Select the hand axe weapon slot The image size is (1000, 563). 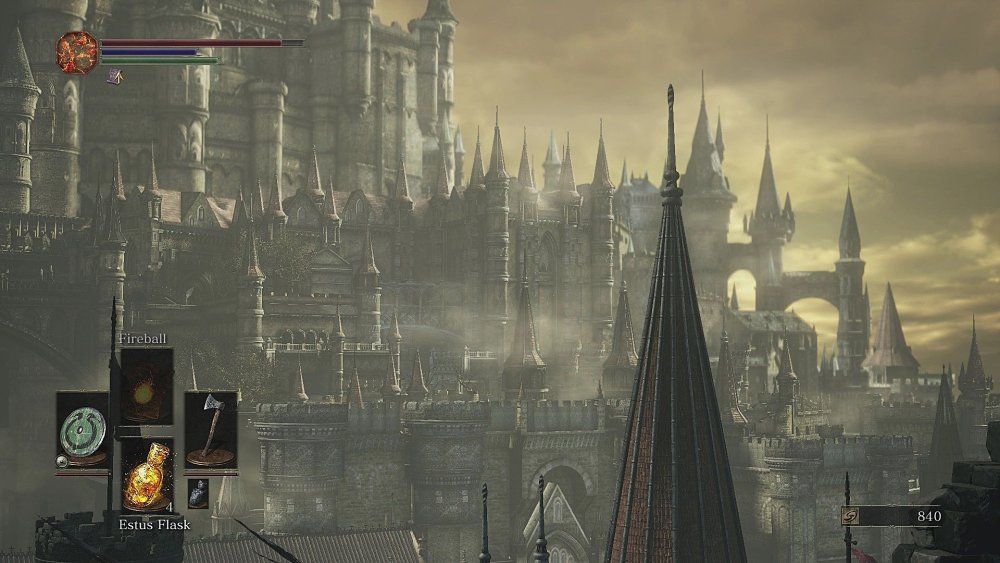[210, 430]
